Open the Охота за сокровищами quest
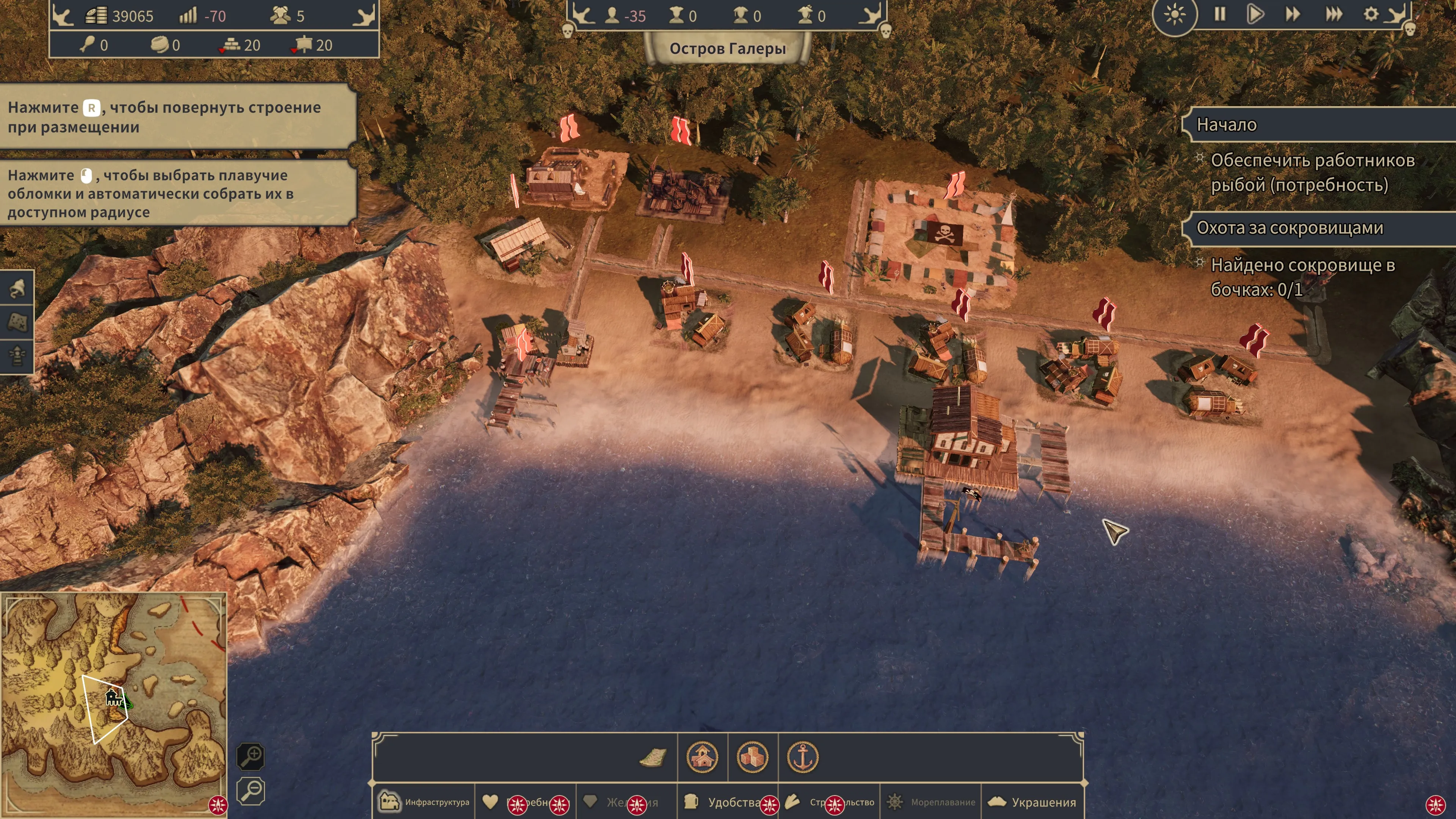Viewport: 1456px width, 819px height. coord(1290,228)
